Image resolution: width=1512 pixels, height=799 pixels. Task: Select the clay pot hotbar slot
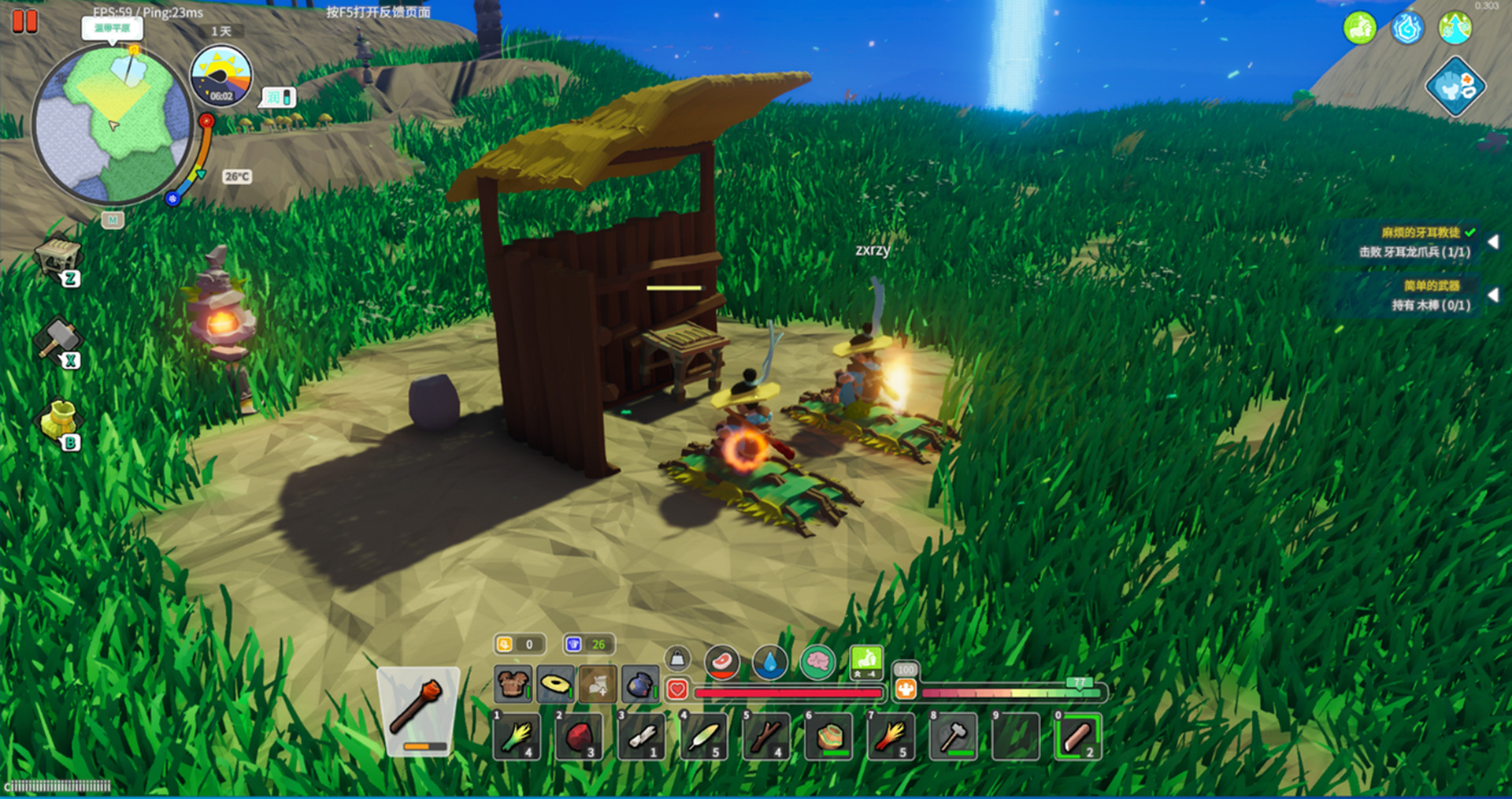pos(828,737)
